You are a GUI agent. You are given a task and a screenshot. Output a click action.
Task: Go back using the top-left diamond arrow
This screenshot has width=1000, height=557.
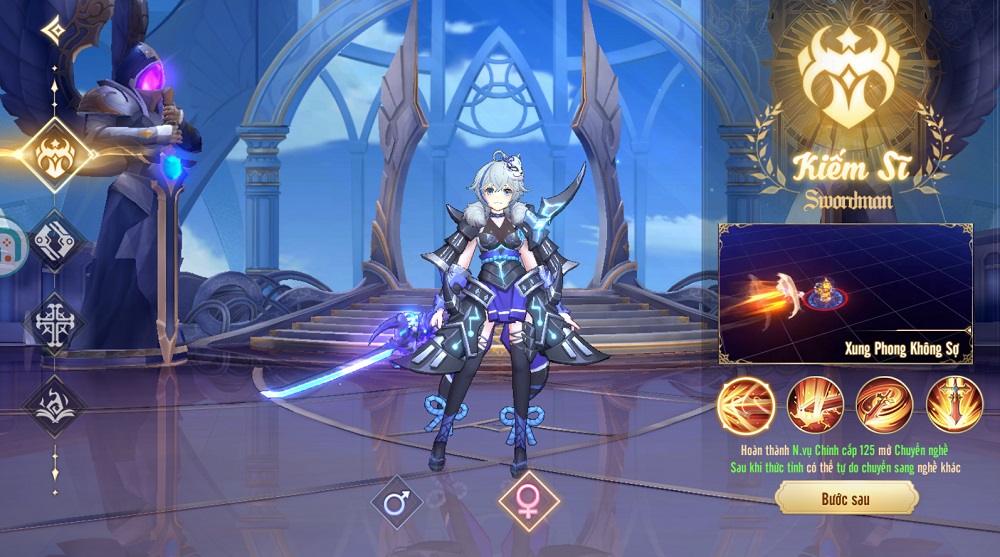pos(54,29)
